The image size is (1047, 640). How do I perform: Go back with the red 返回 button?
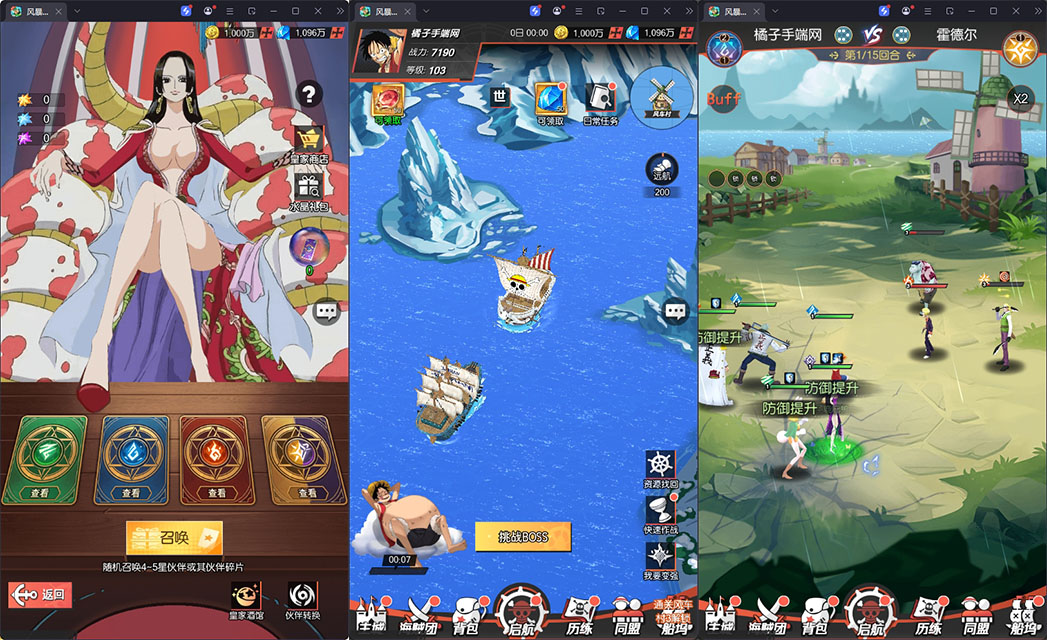tap(41, 594)
